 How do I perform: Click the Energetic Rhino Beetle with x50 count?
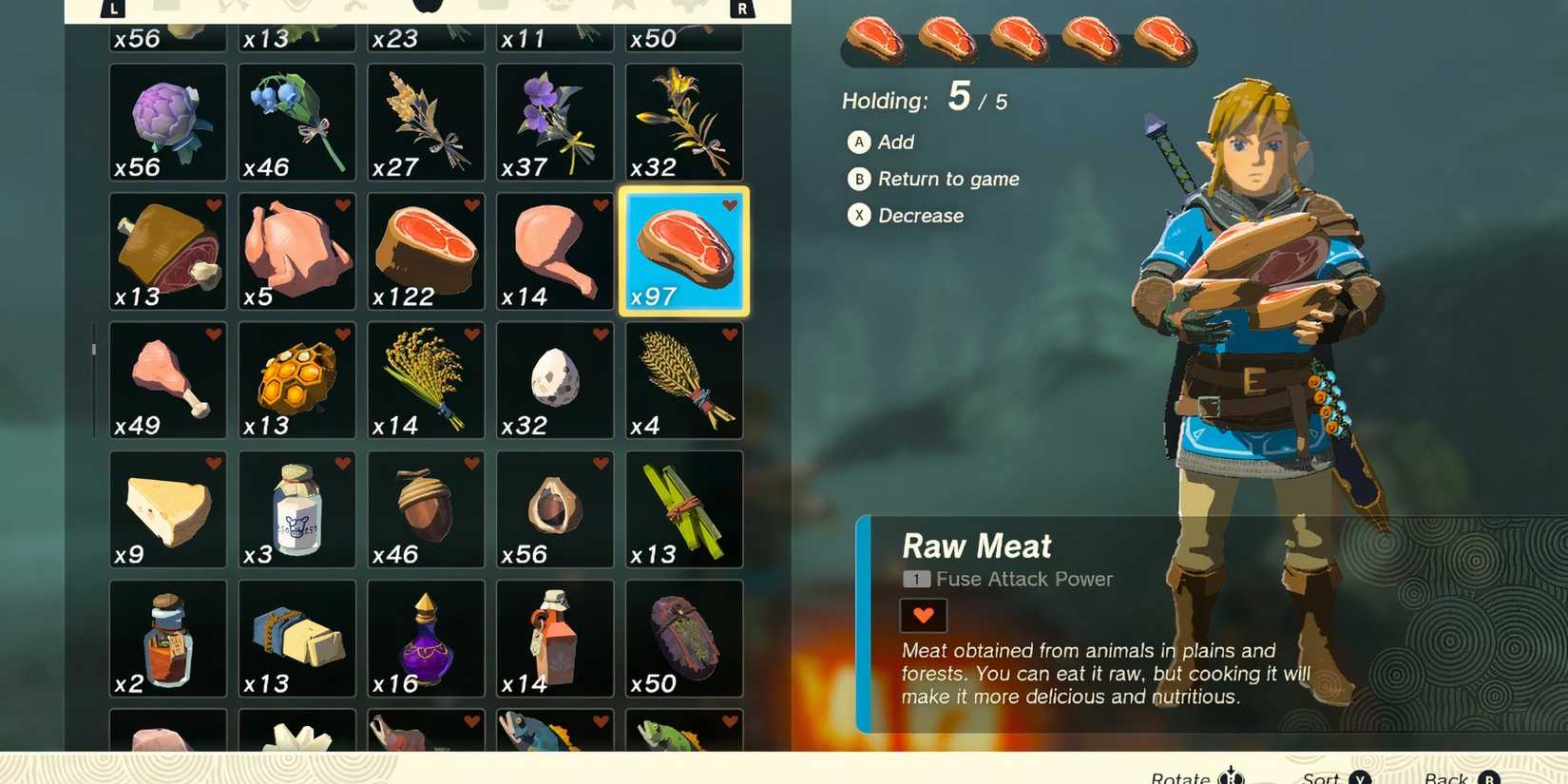[683, 637]
